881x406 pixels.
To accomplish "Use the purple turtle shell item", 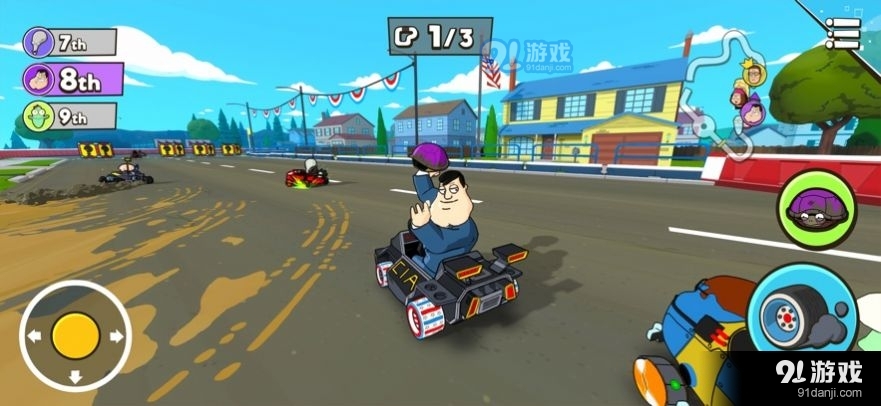I will (810, 207).
